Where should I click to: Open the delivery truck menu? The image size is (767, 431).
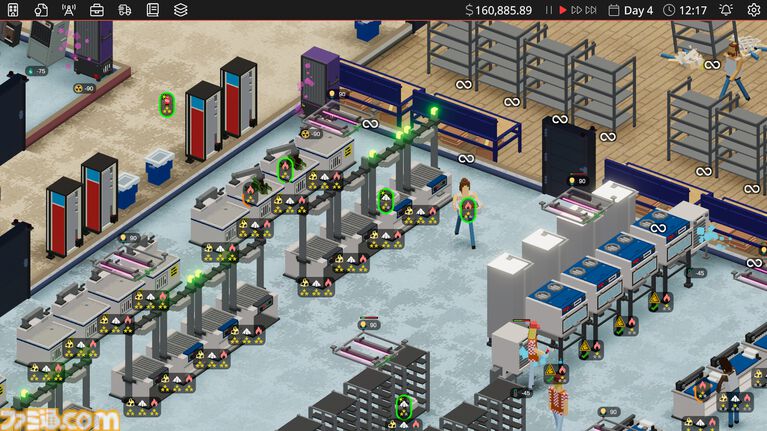coord(125,10)
